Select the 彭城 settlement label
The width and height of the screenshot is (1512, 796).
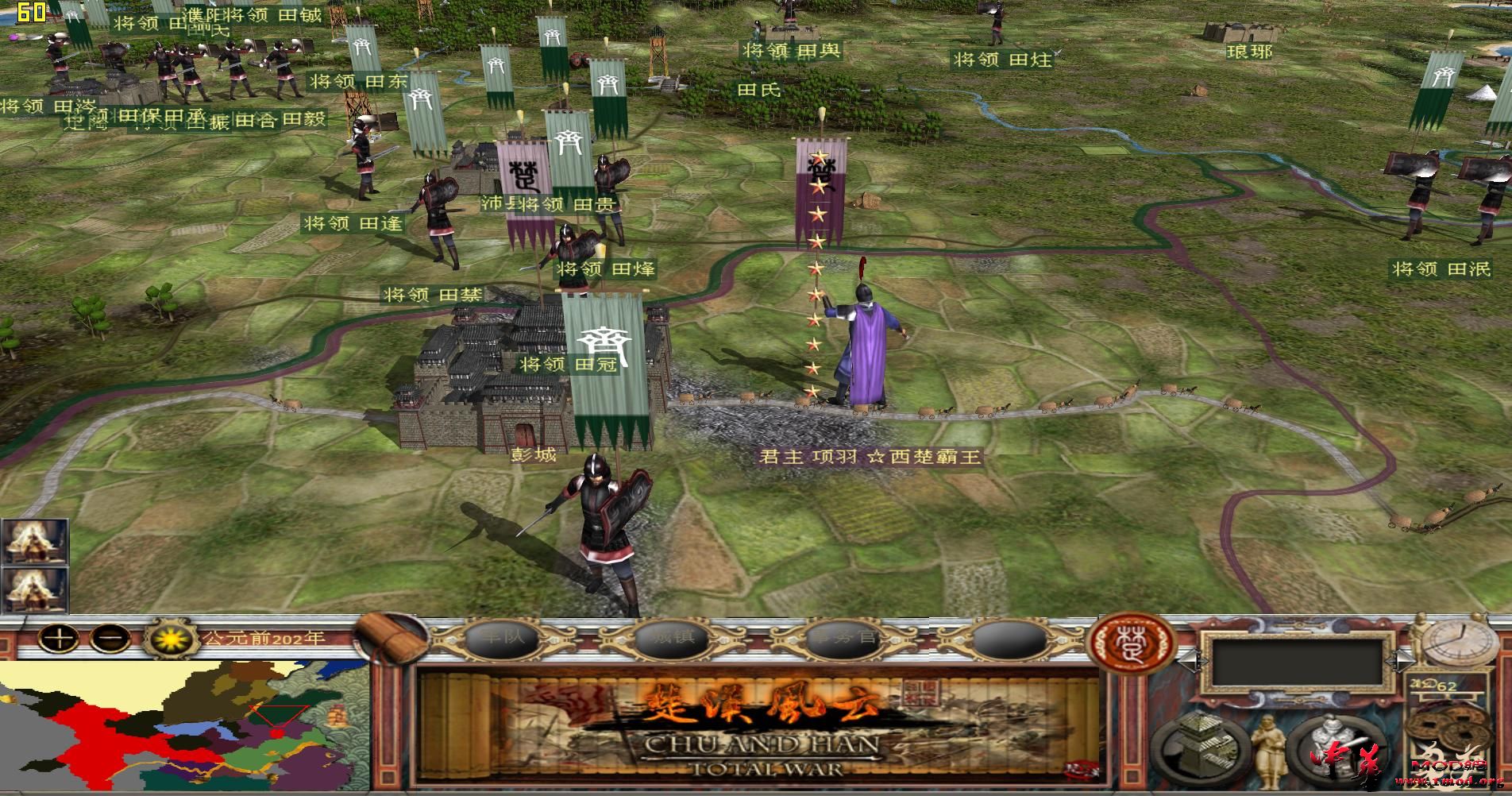(x=534, y=456)
